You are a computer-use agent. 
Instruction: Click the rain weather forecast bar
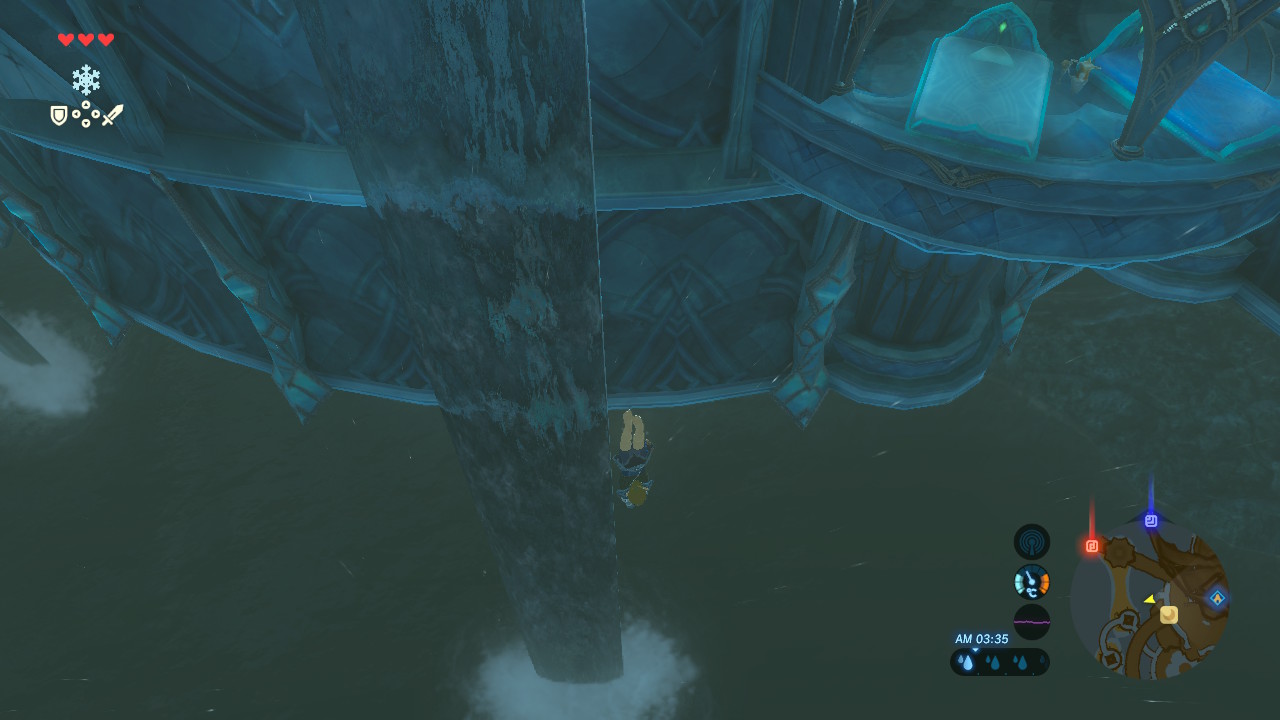click(x=1000, y=662)
